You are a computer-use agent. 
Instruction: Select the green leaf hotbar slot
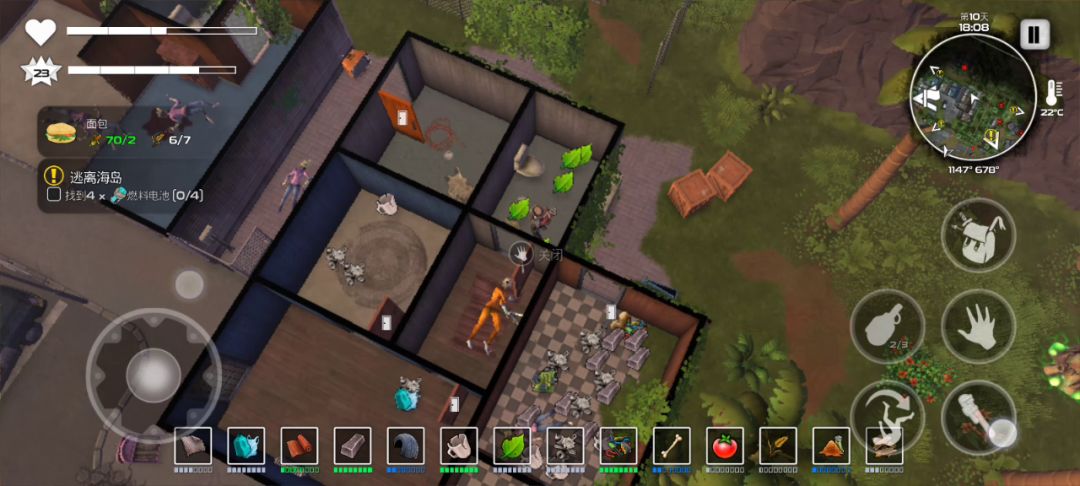512,446
